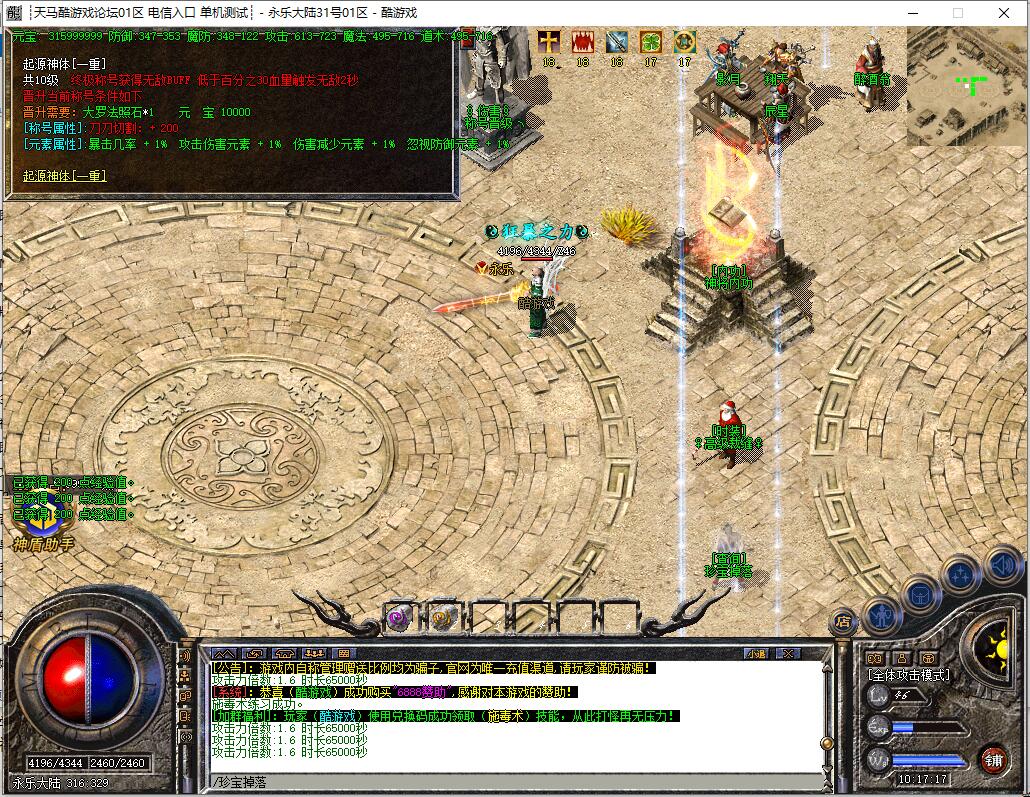Close the chat panel with its X
Screen dimensions: 1030x797
tap(788, 653)
